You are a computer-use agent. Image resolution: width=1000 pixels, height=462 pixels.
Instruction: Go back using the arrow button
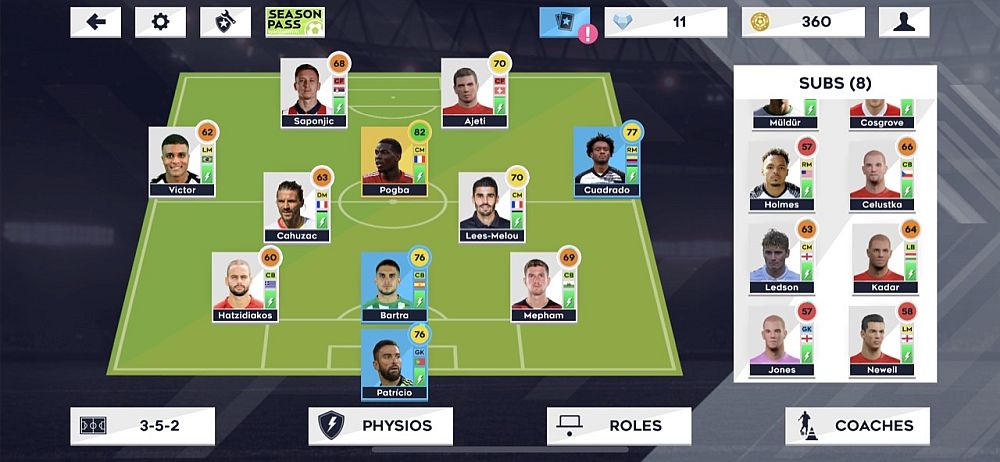click(96, 22)
